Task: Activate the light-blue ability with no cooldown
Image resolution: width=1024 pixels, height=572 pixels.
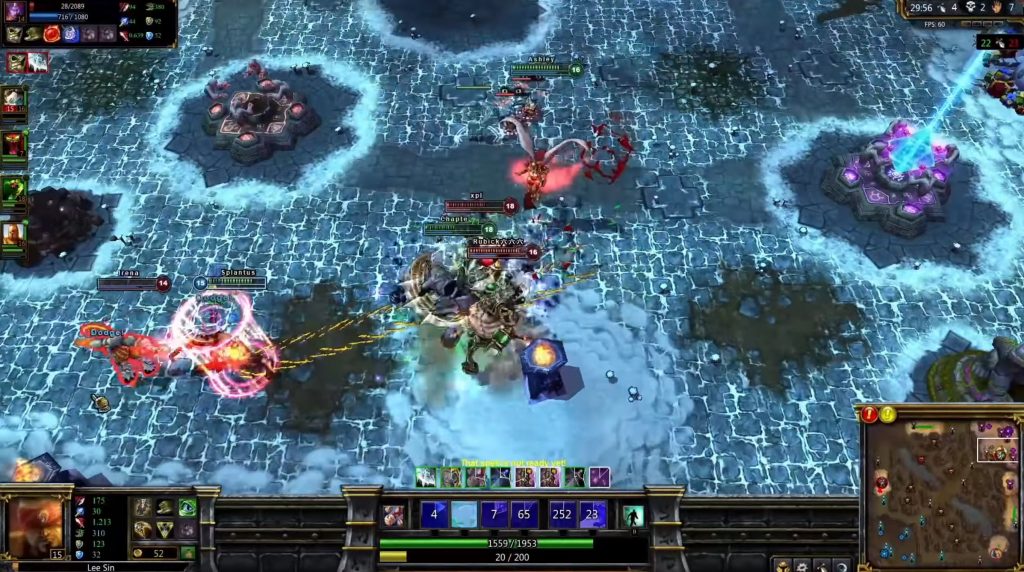Action: [x=464, y=515]
